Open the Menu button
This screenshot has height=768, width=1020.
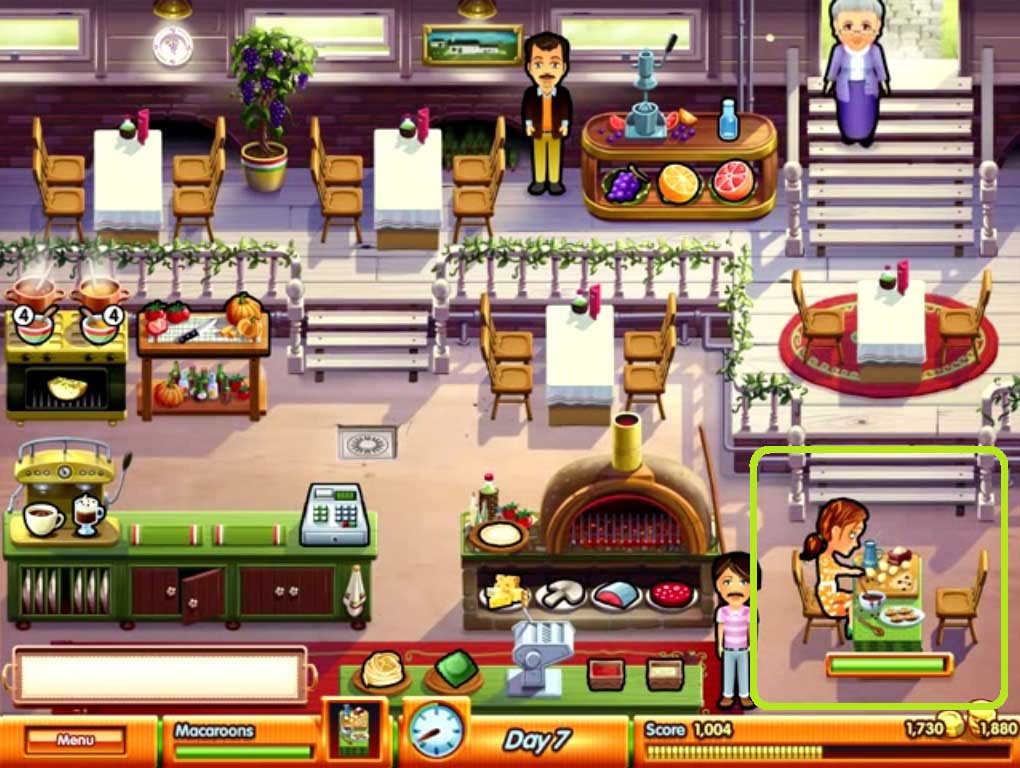(x=76, y=740)
